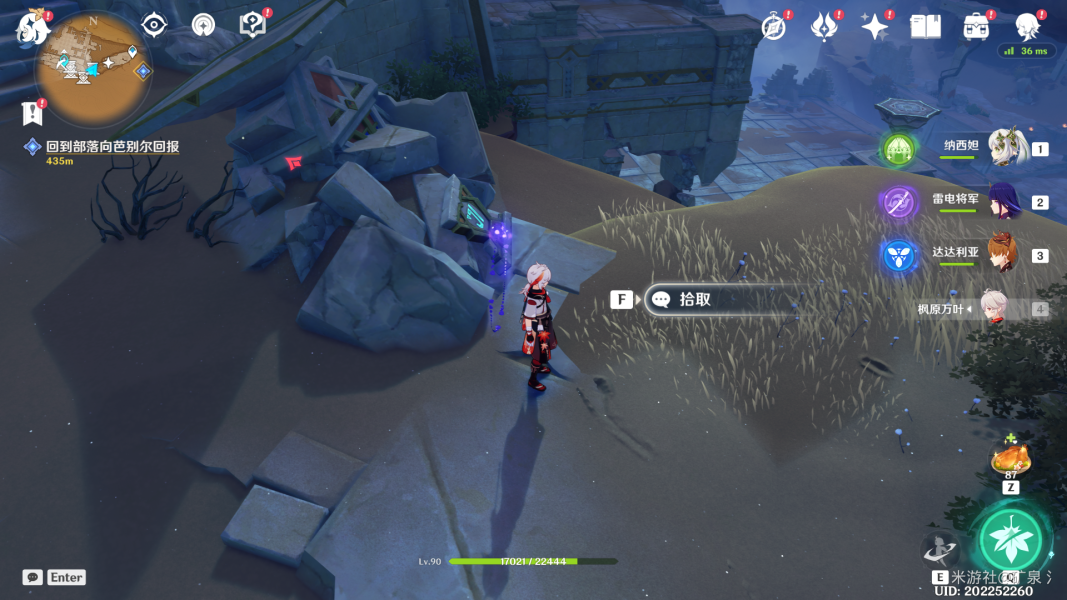Open the briefcase inventory icon

(x=977, y=27)
